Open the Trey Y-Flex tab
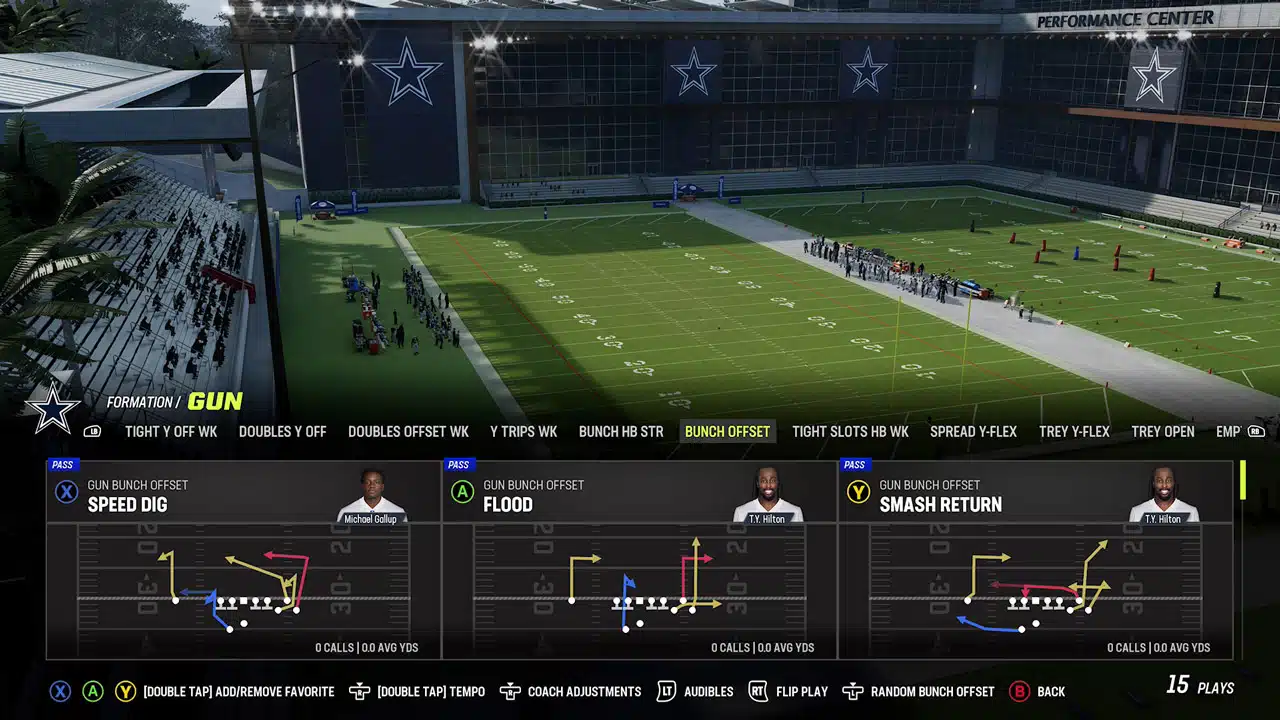 pos(1074,432)
